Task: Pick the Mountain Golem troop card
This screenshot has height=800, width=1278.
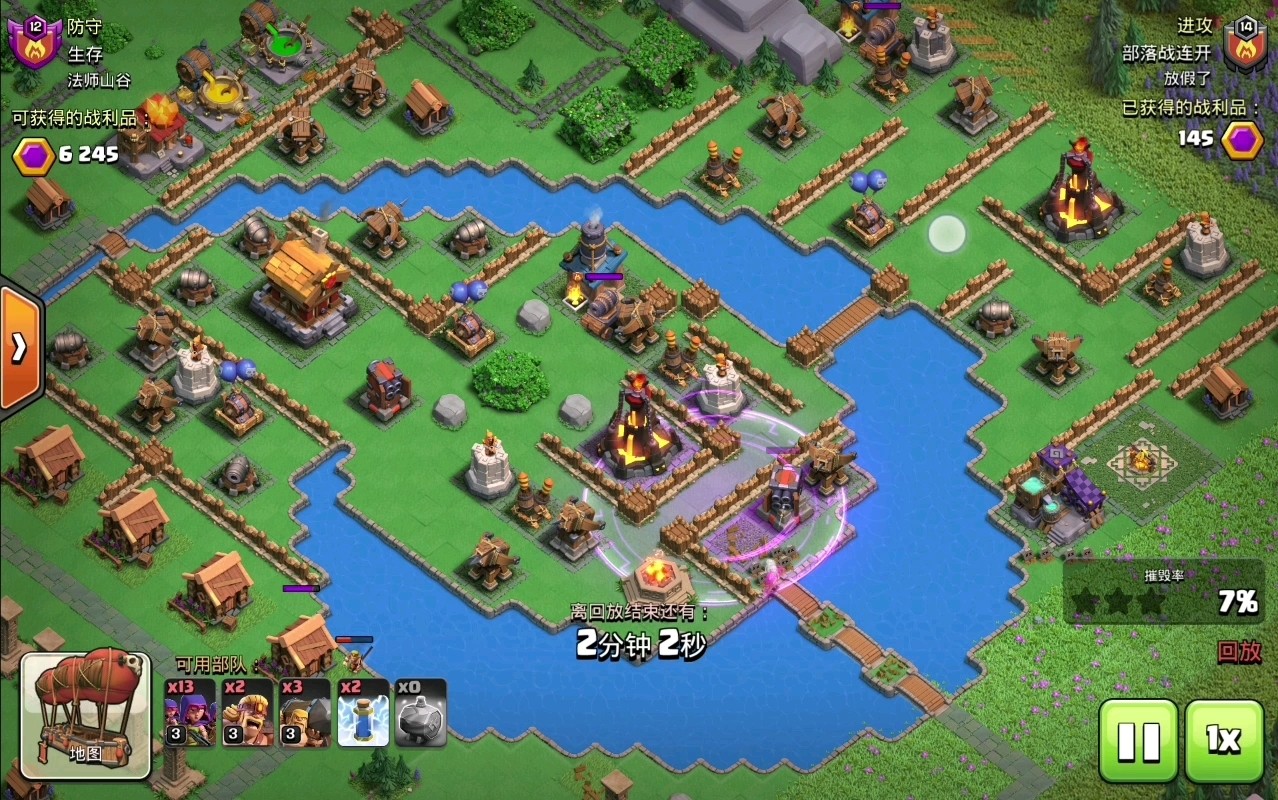Action: point(305,713)
